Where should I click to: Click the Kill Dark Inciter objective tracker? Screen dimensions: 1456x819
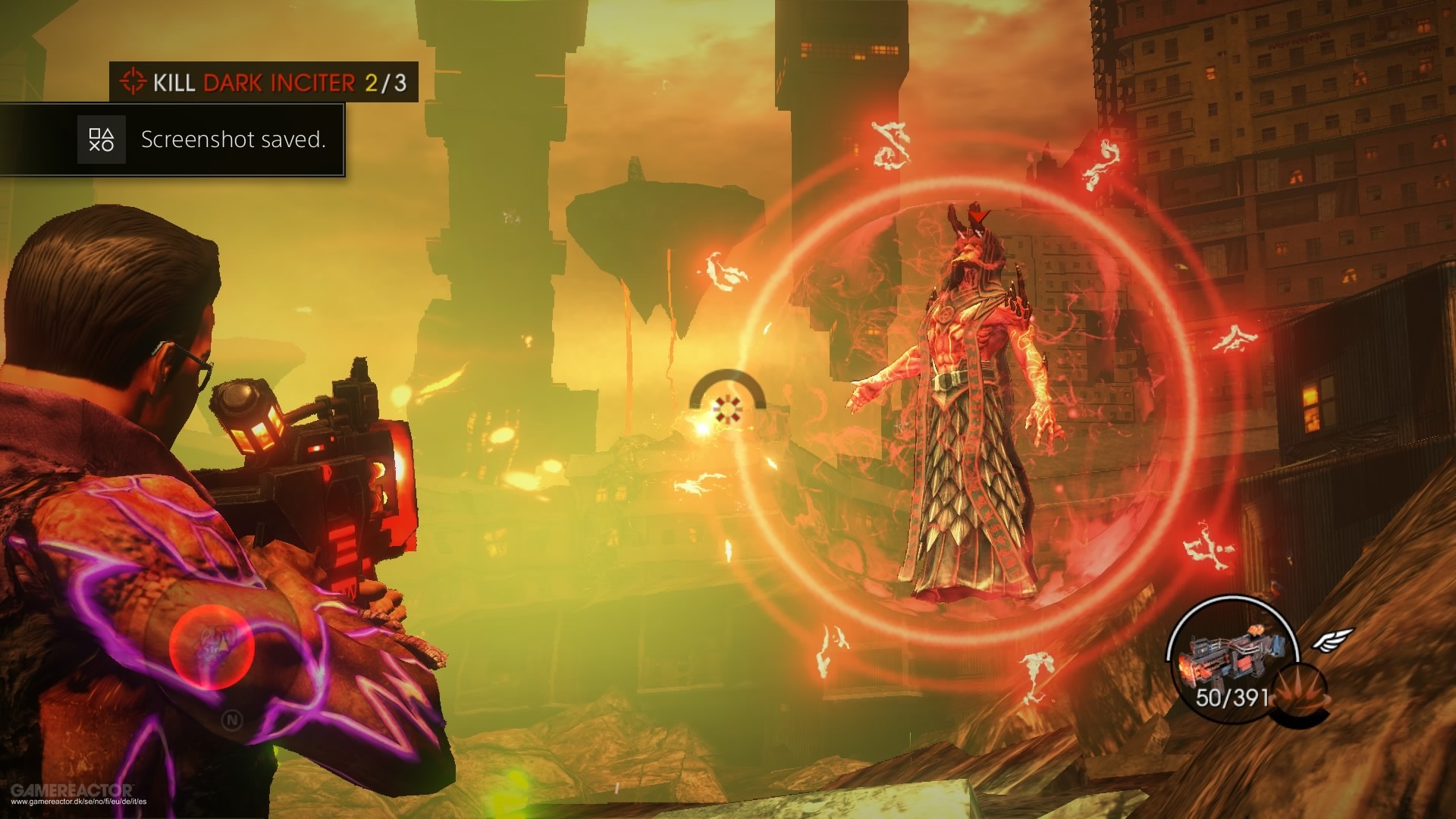[x=264, y=82]
